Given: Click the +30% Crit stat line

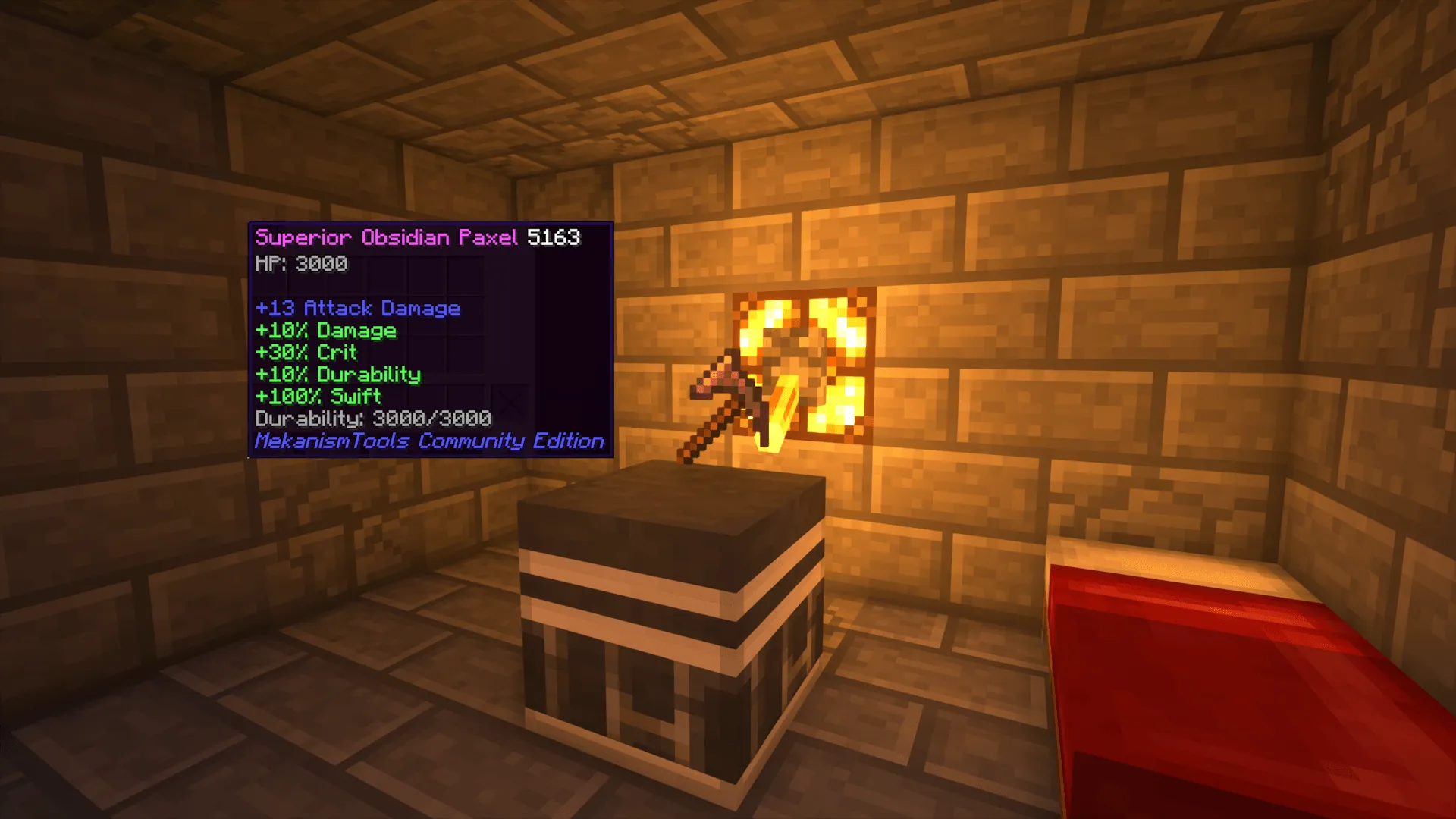Looking at the screenshot, I should (306, 352).
